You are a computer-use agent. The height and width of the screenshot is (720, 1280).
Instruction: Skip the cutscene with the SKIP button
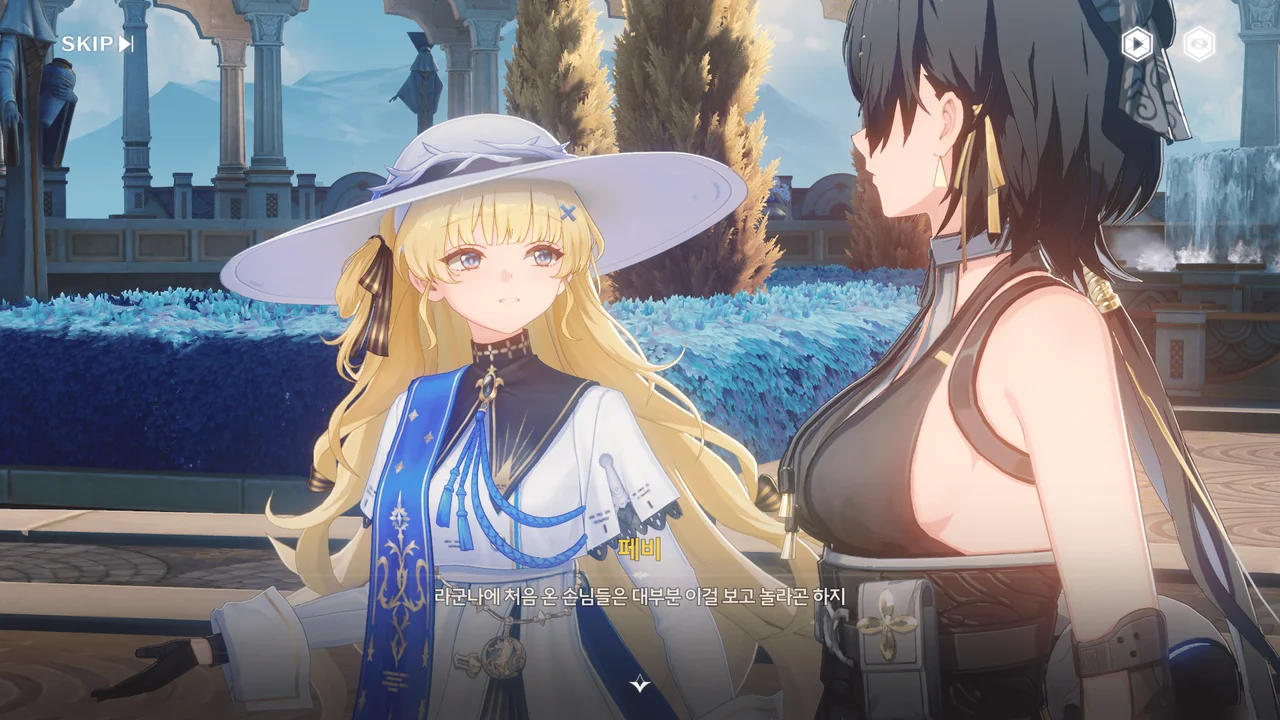click(97, 44)
